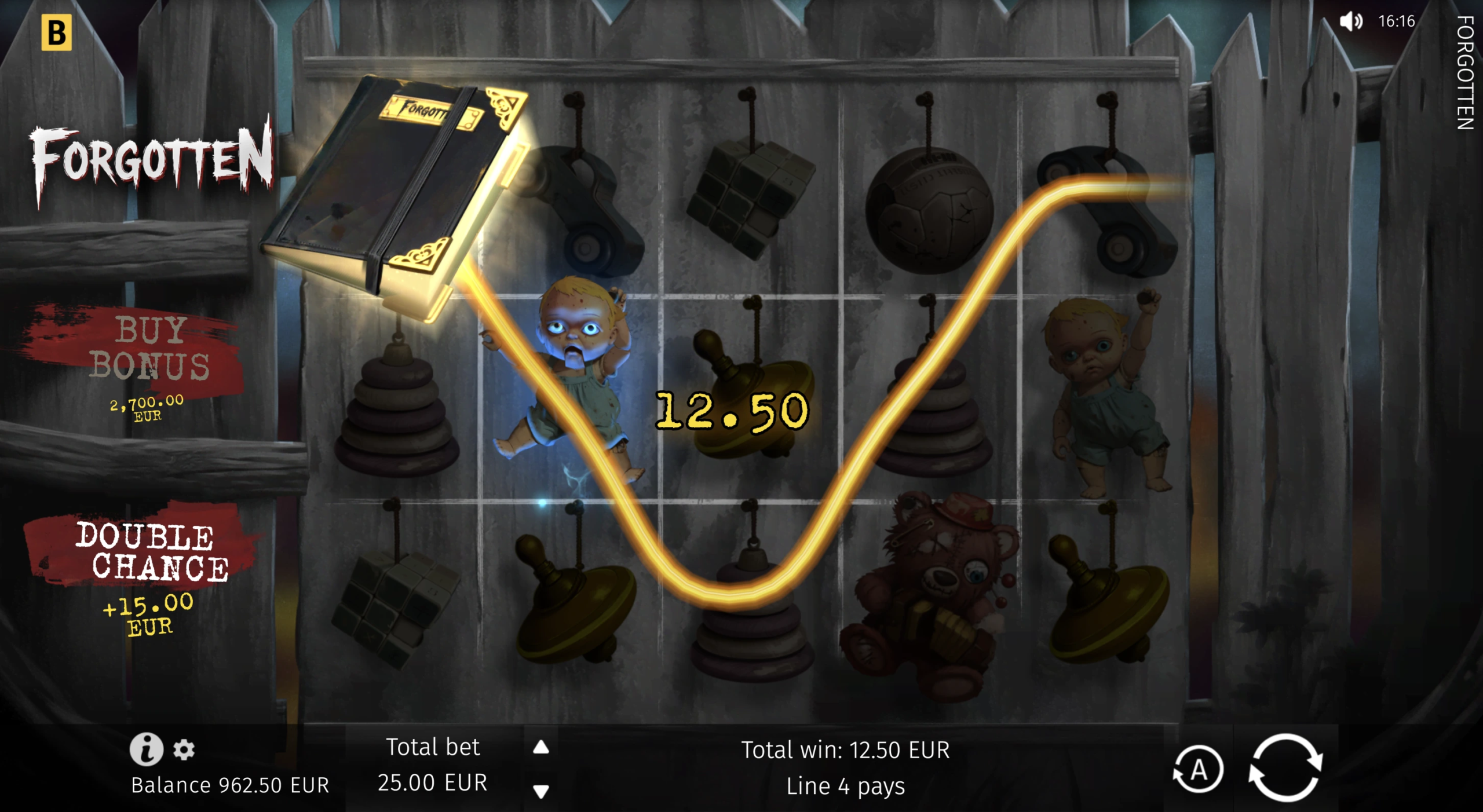Toggle the sound speaker icon

click(x=1350, y=22)
